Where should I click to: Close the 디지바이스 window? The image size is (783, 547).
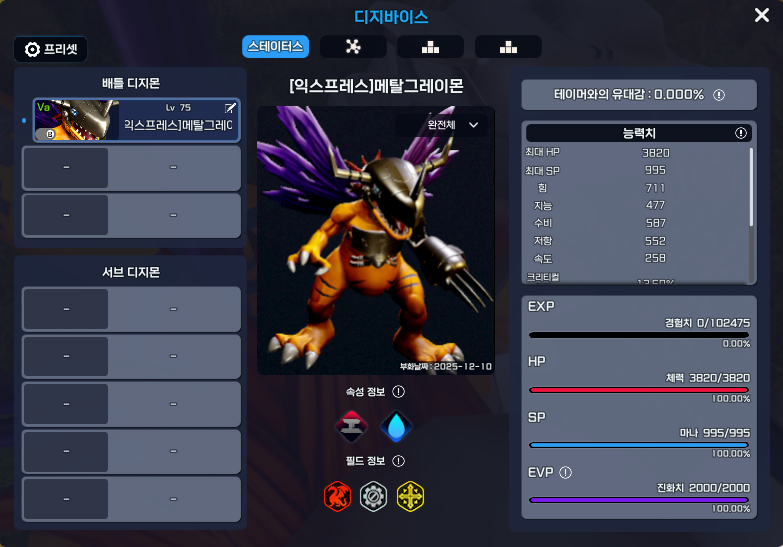click(761, 15)
